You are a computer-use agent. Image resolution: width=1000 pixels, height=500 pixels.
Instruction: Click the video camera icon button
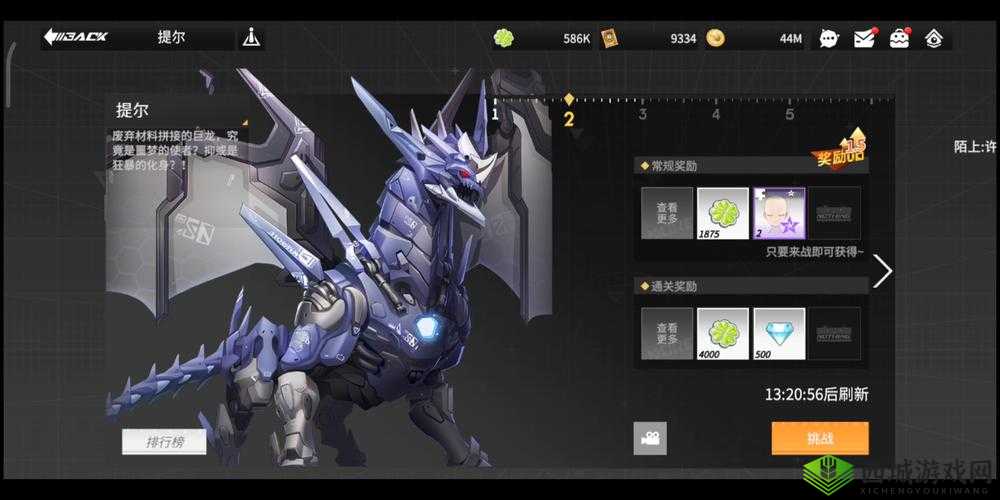(x=650, y=438)
